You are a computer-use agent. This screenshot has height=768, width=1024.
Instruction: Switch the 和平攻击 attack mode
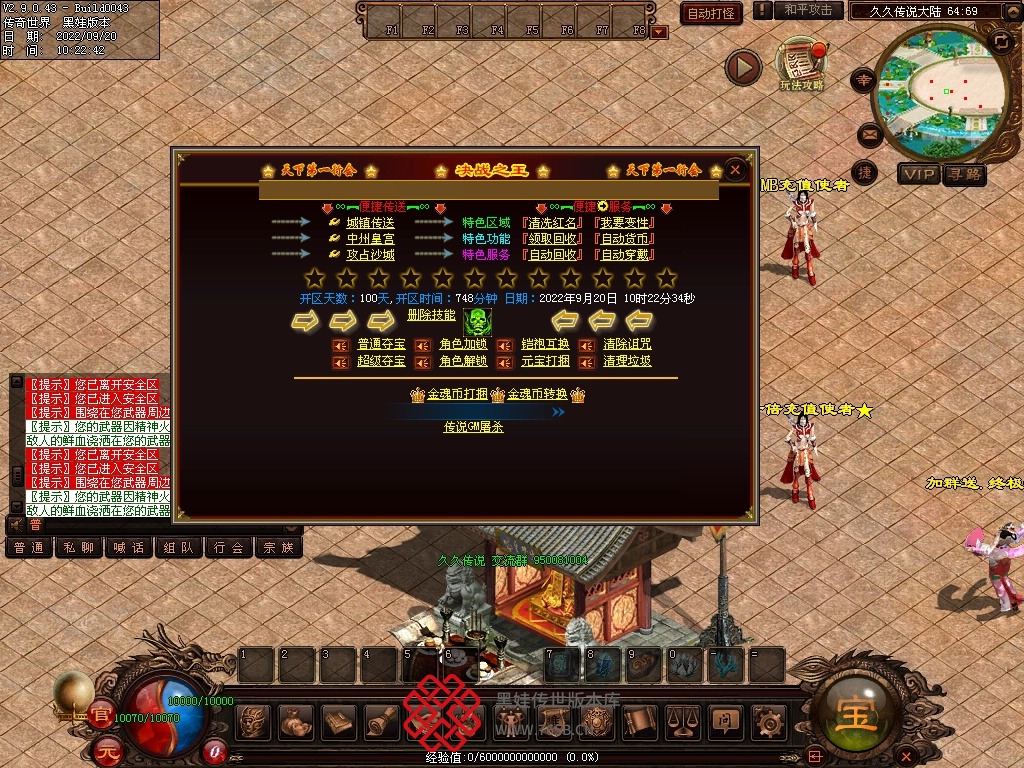pyautogui.click(x=808, y=10)
